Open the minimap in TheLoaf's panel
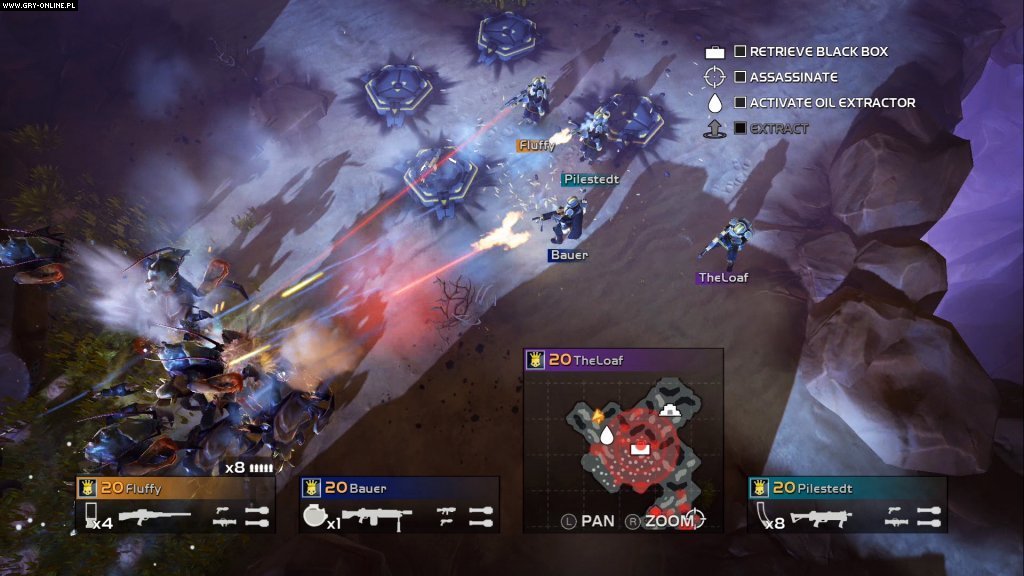 [623, 438]
